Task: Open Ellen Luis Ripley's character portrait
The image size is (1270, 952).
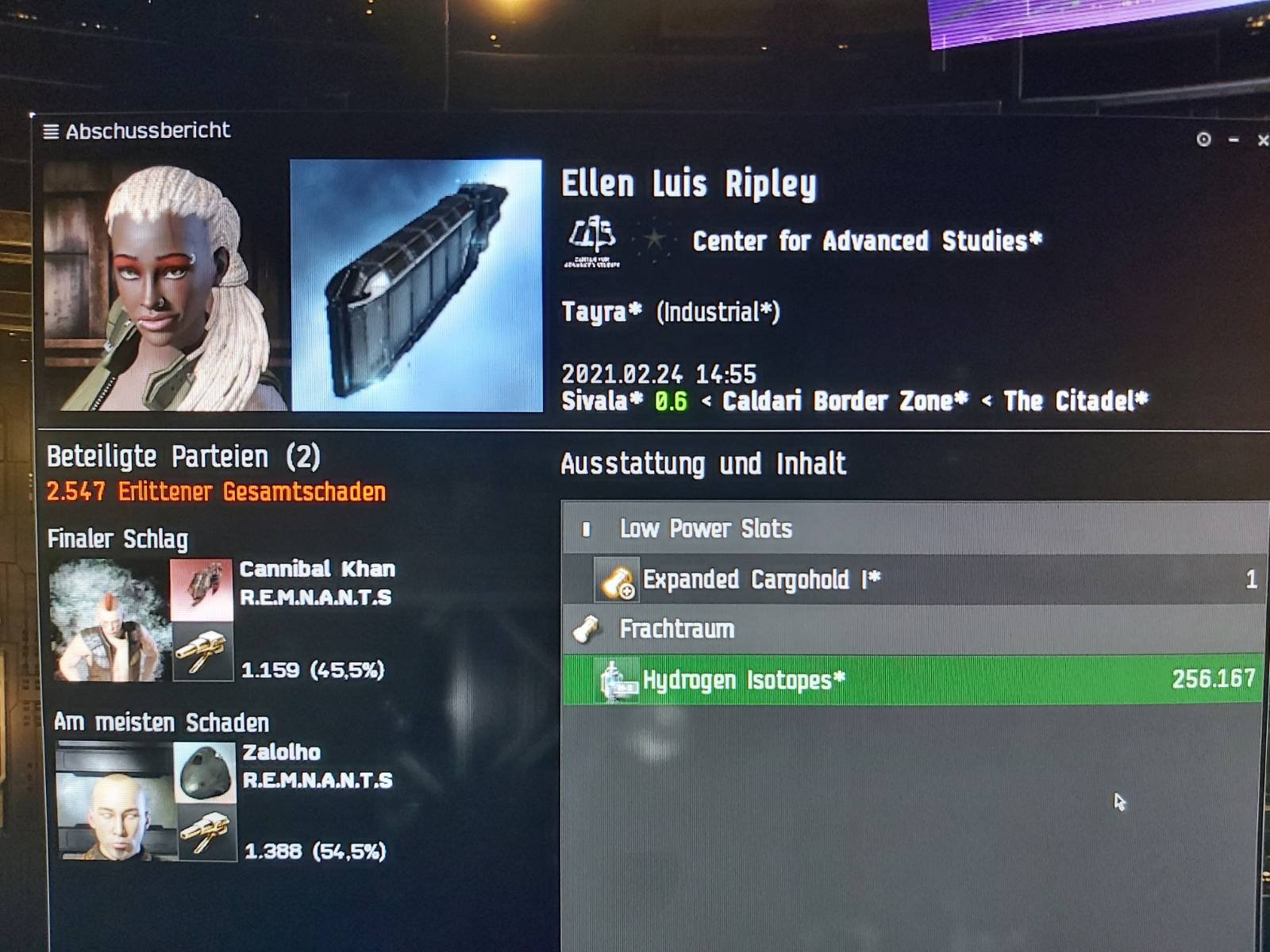Action: pos(165,287)
